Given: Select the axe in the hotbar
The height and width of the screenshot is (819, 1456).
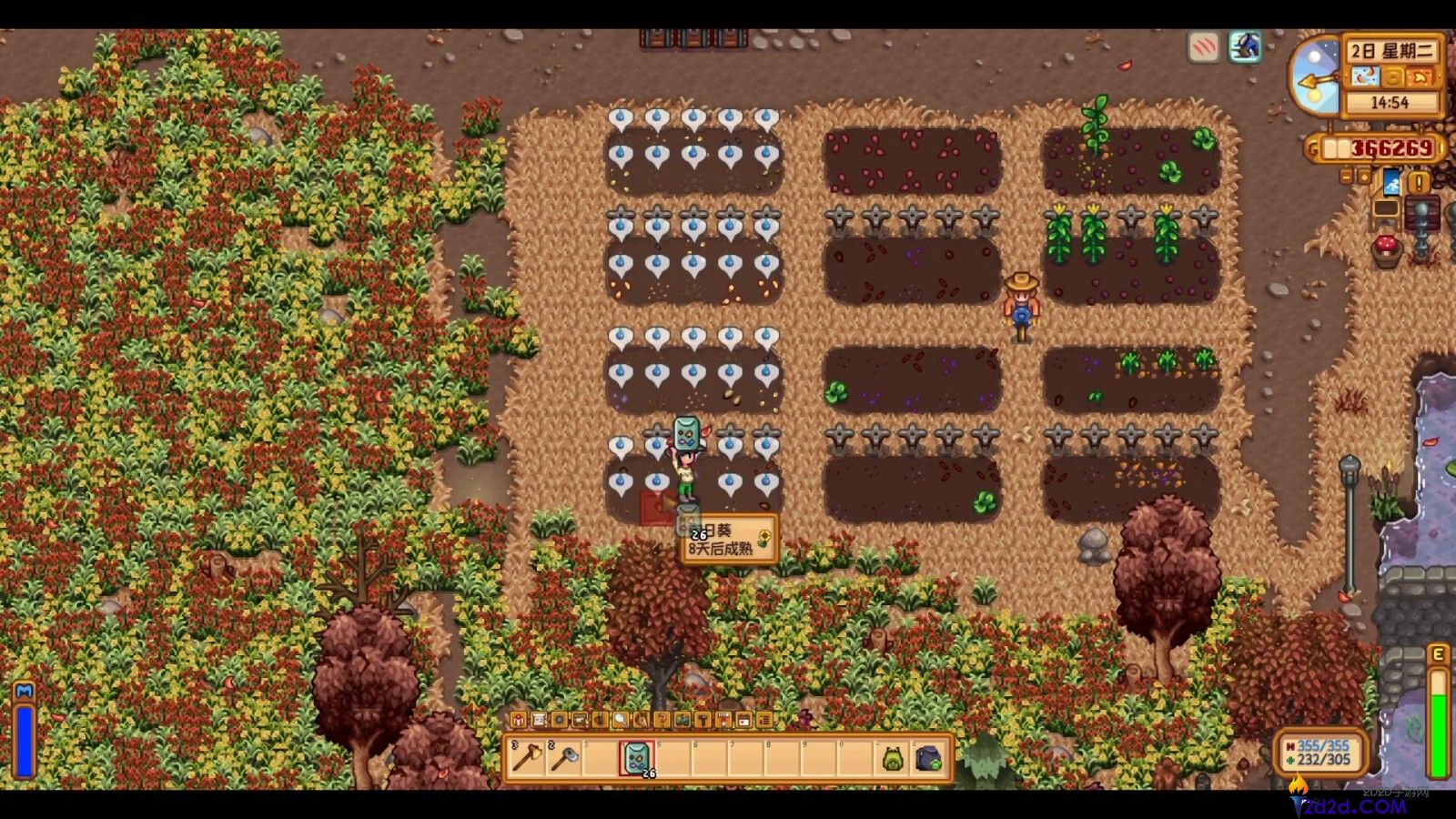Looking at the screenshot, I should coord(527,758).
